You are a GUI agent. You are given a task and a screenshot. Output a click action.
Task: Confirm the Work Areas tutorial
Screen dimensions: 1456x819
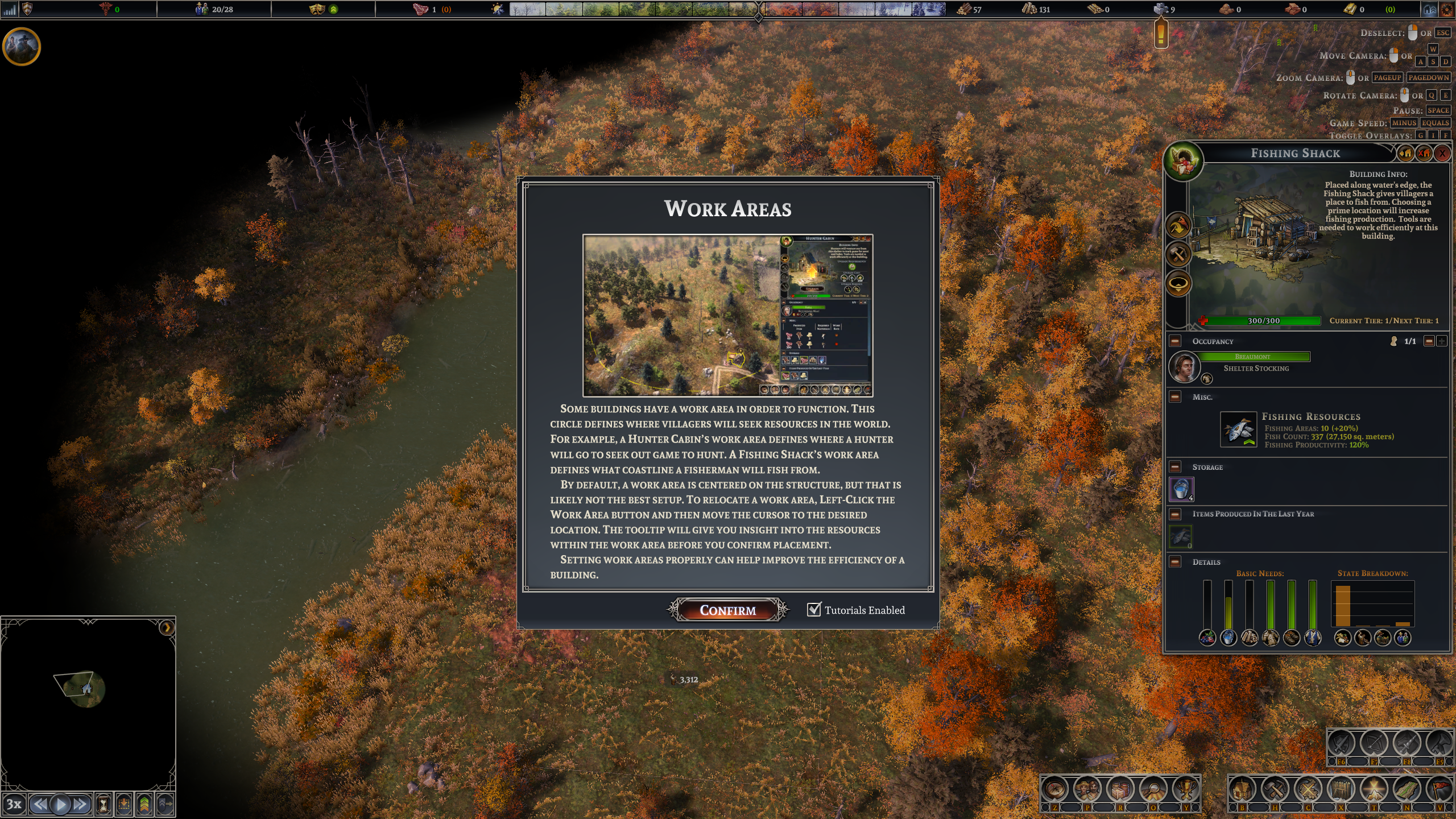727,610
